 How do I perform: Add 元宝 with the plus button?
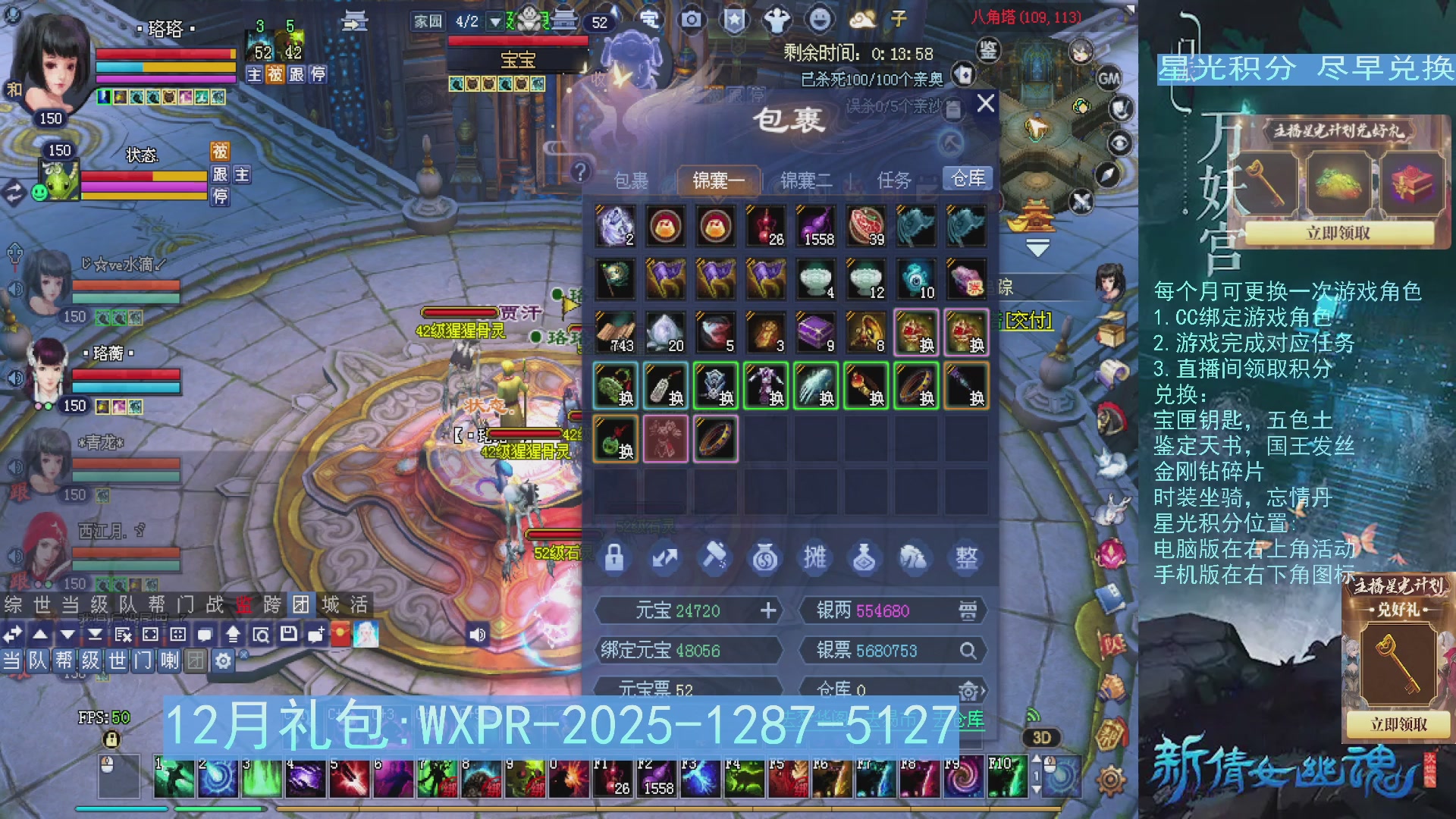tap(768, 610)
